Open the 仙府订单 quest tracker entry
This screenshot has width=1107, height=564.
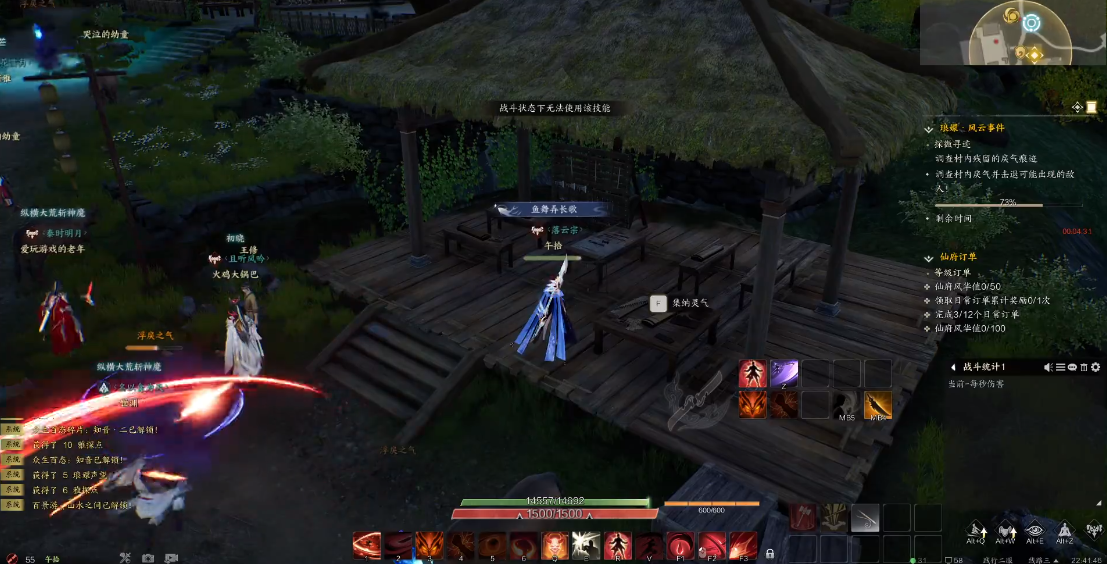pyautogui.click(x=951, y=257)
